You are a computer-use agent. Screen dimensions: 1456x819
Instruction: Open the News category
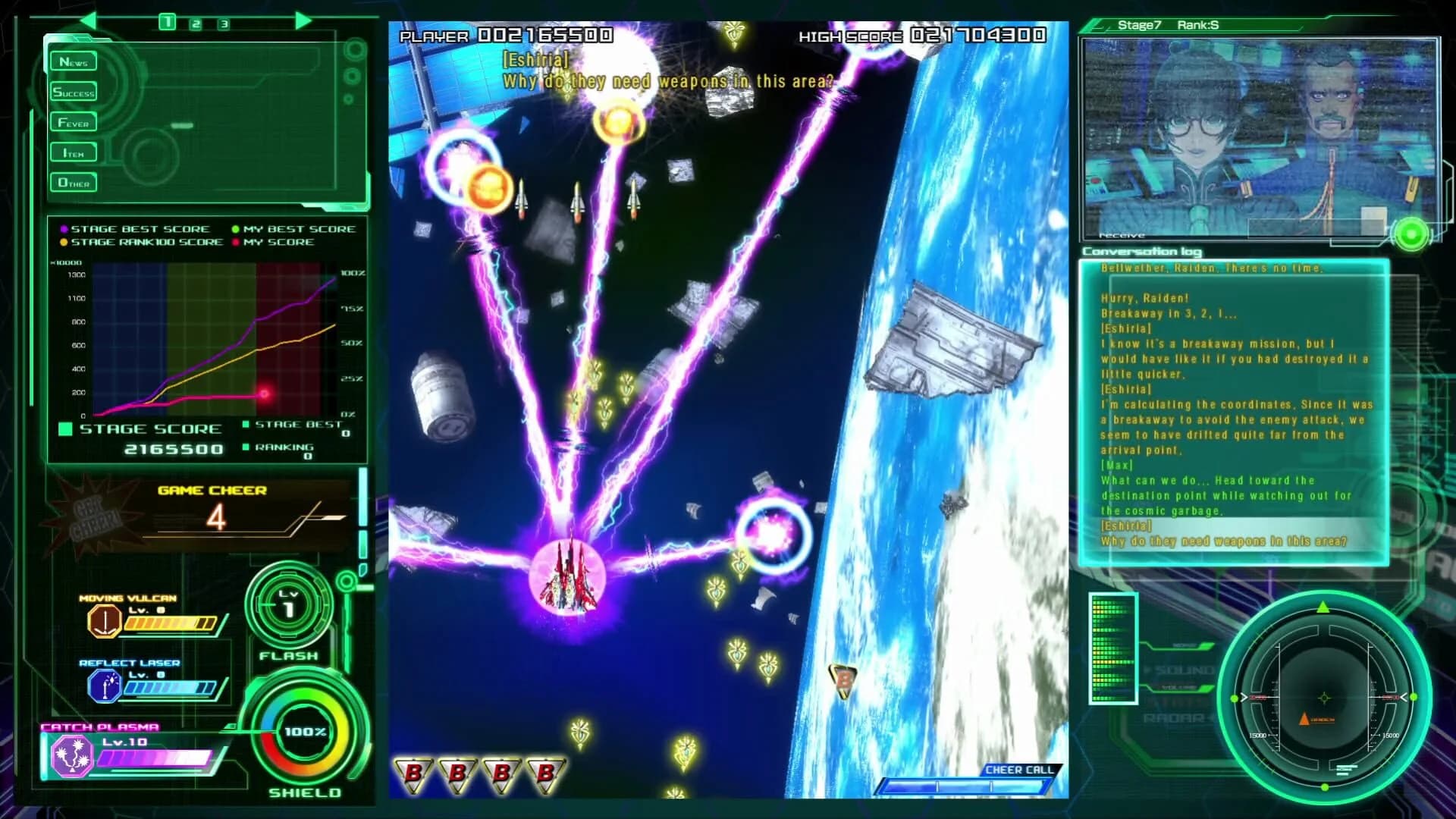[x=73, y=61]
